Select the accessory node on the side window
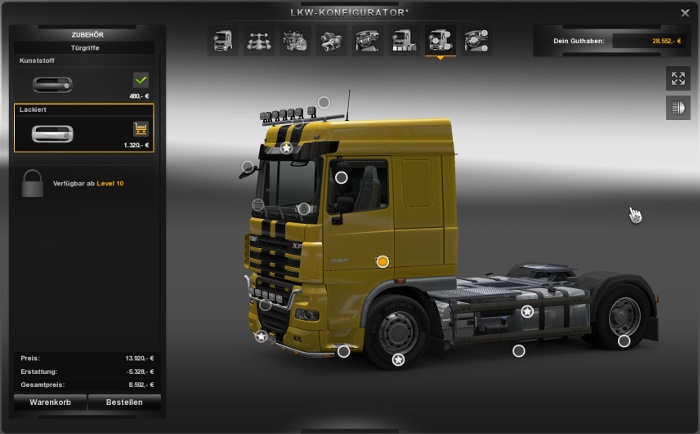Viewport: 700px width, 434px height. [x=341, y=177]
